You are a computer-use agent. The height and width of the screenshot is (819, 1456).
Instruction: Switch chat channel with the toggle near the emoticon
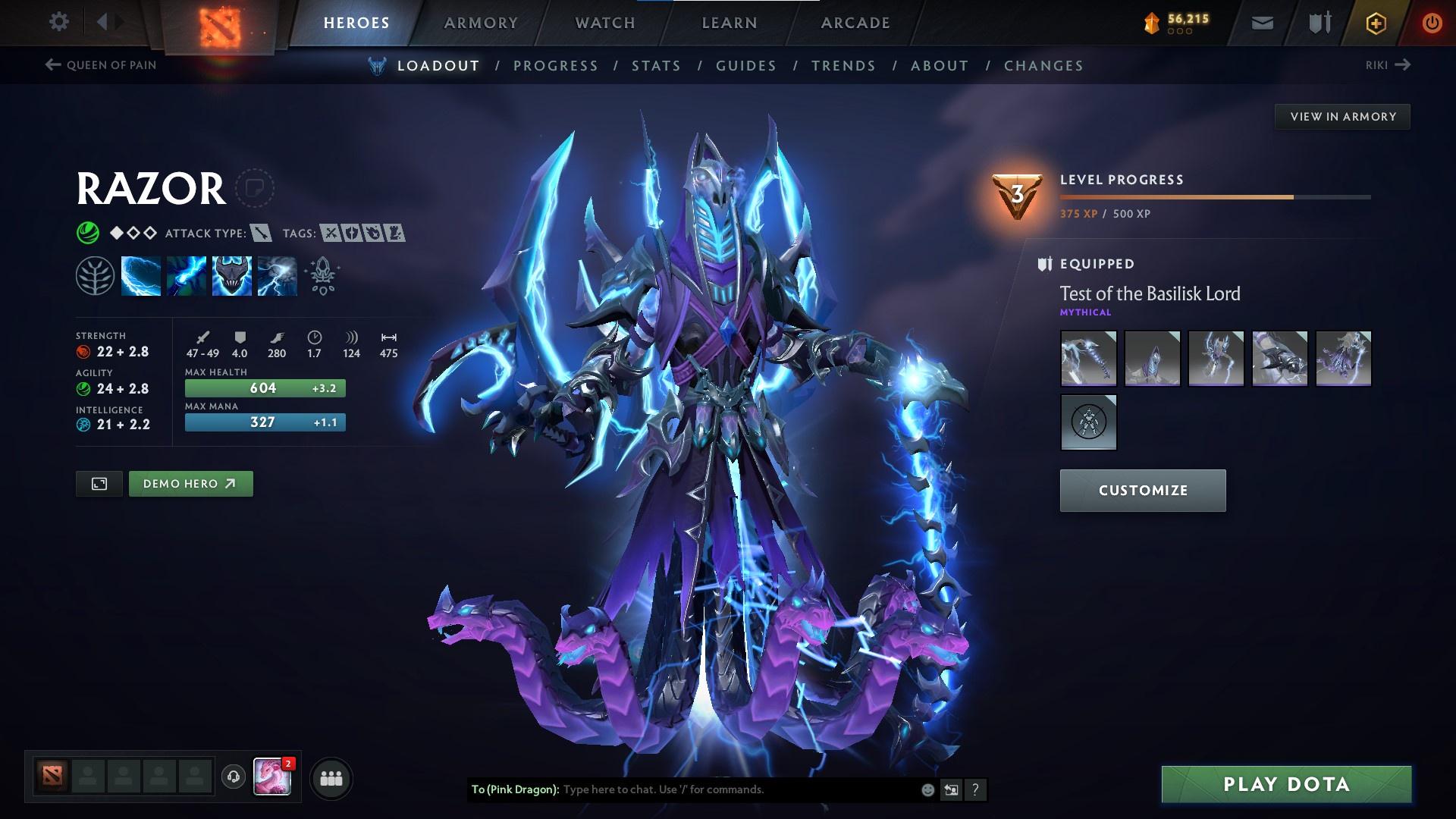coord(951,789)
